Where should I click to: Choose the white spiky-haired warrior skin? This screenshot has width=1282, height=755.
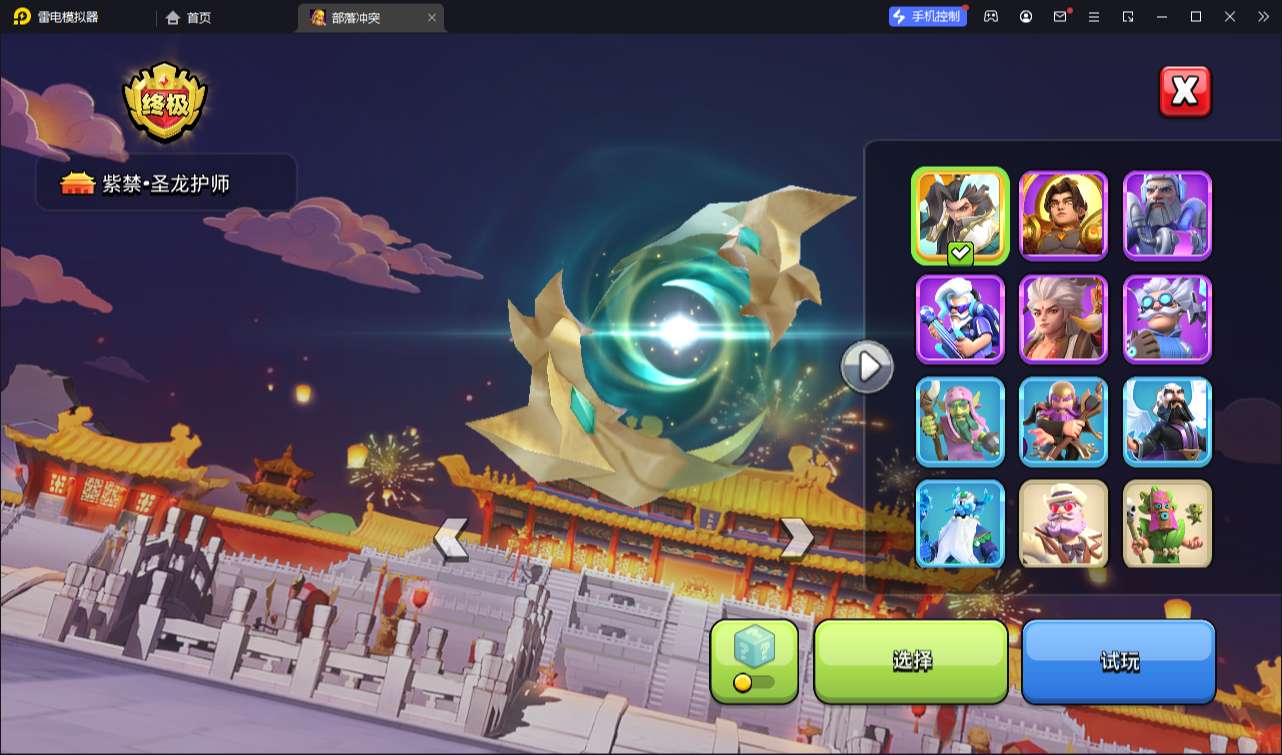(x=1063, y=319)
